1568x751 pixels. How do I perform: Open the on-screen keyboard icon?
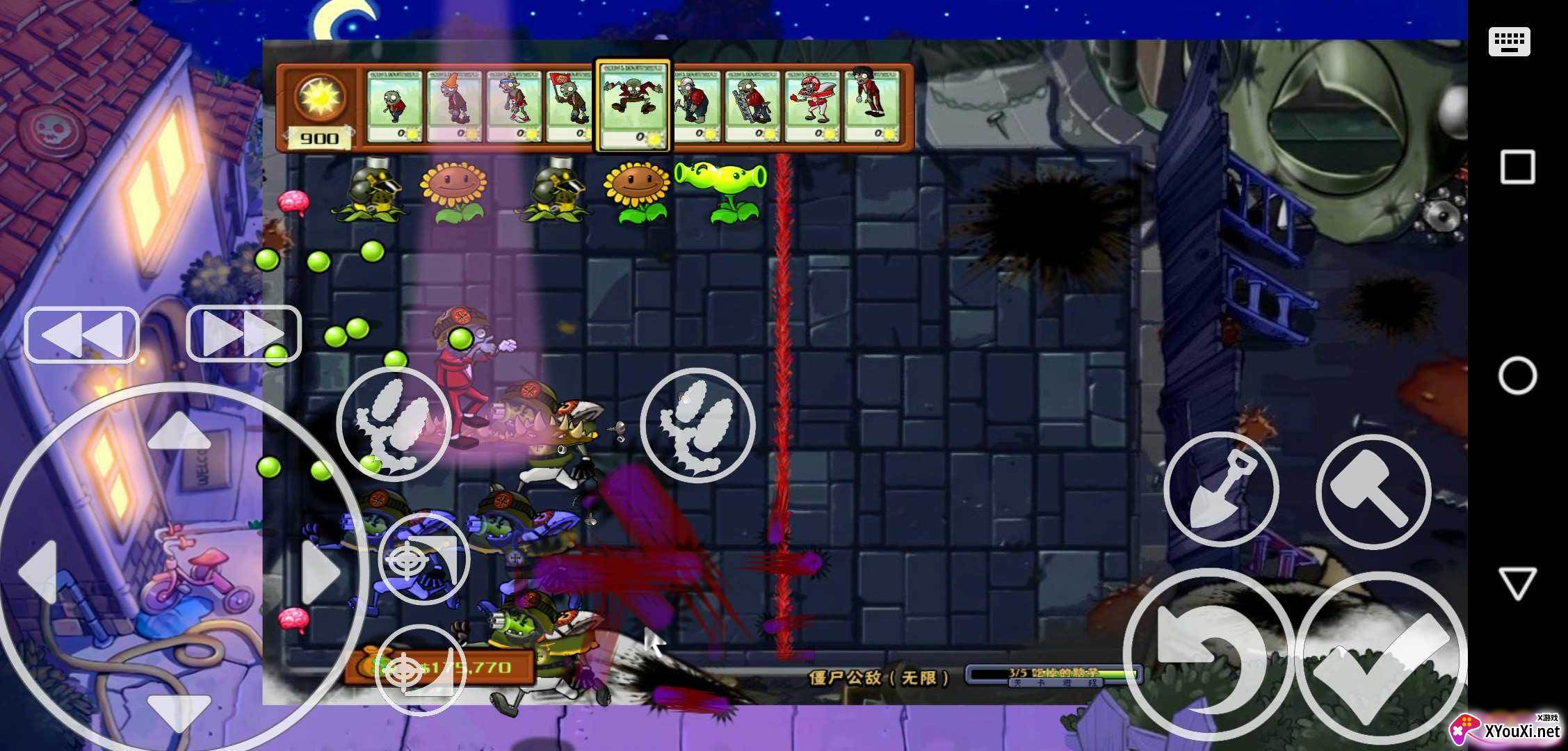tap(1510, 42)
